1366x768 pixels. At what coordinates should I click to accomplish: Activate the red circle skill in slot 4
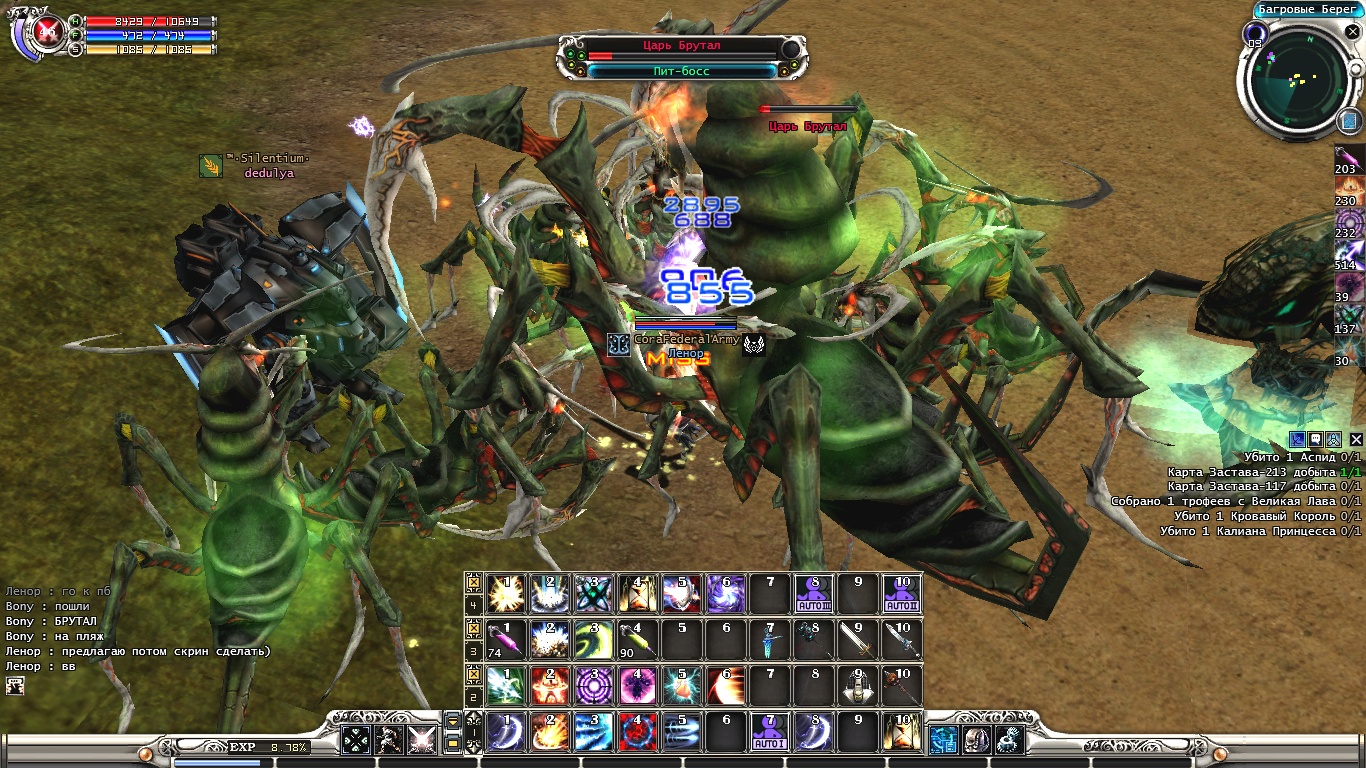coord(637,733)
